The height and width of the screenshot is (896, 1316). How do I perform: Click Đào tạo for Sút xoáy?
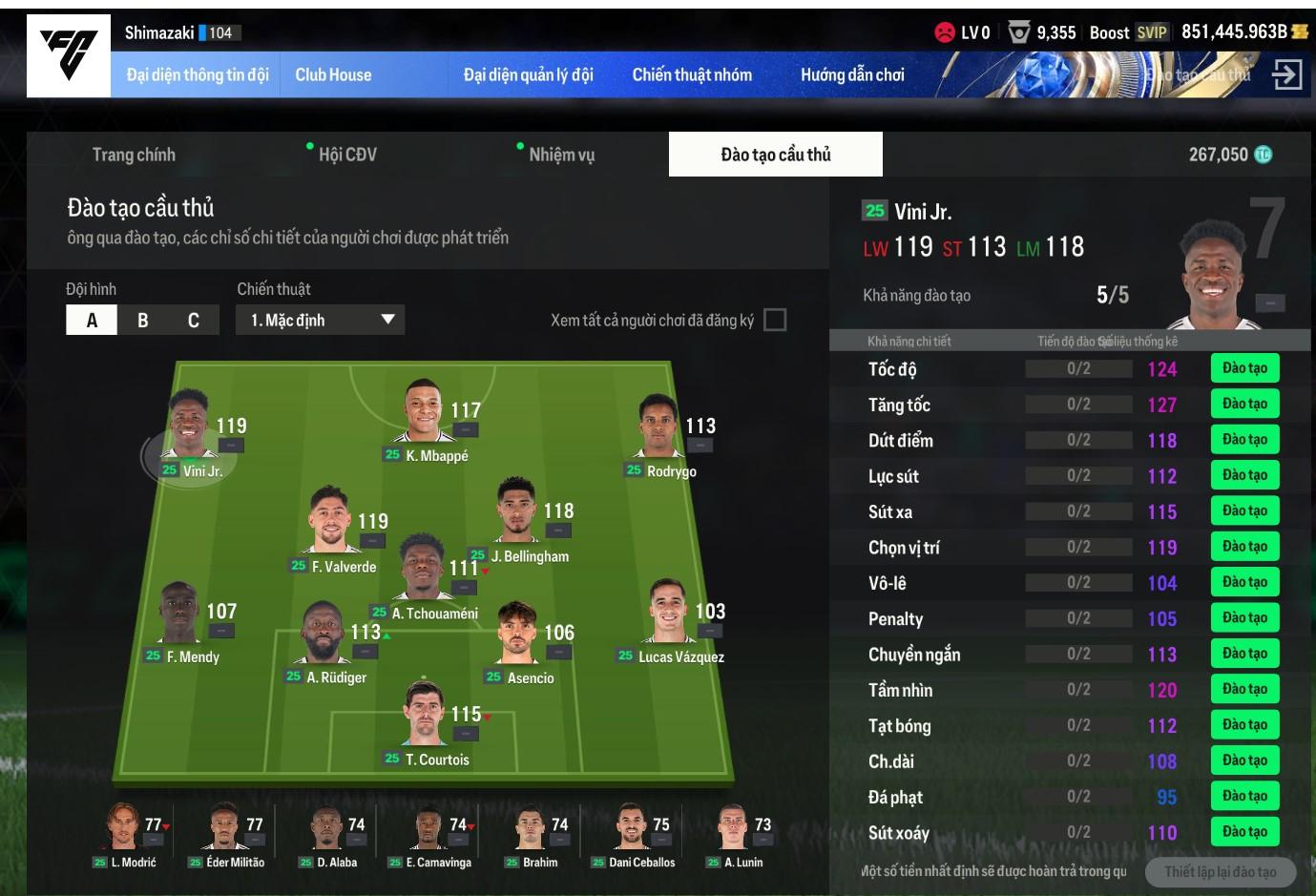(1244, 831)
